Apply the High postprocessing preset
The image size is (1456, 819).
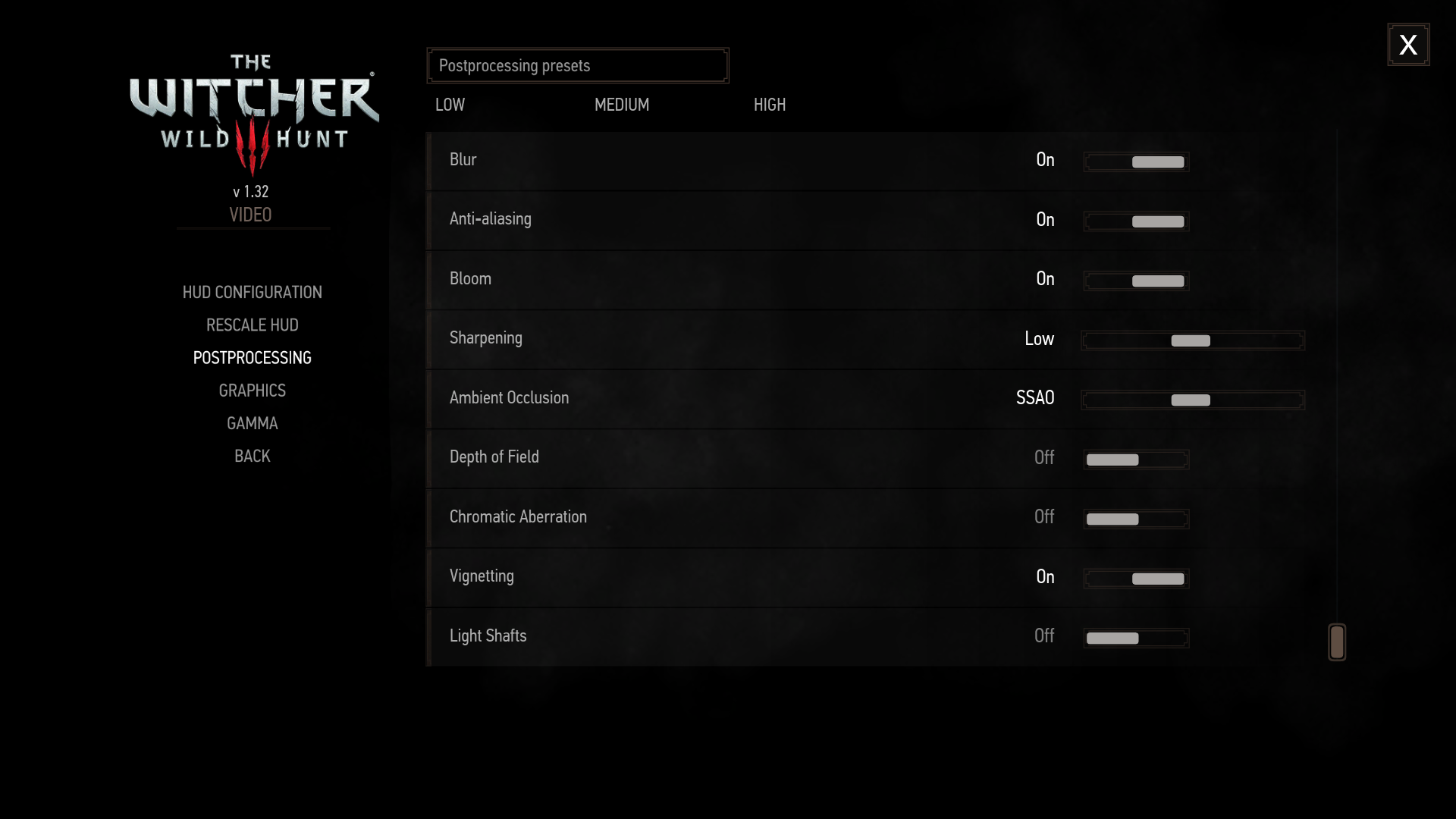[x=769, y=105]
